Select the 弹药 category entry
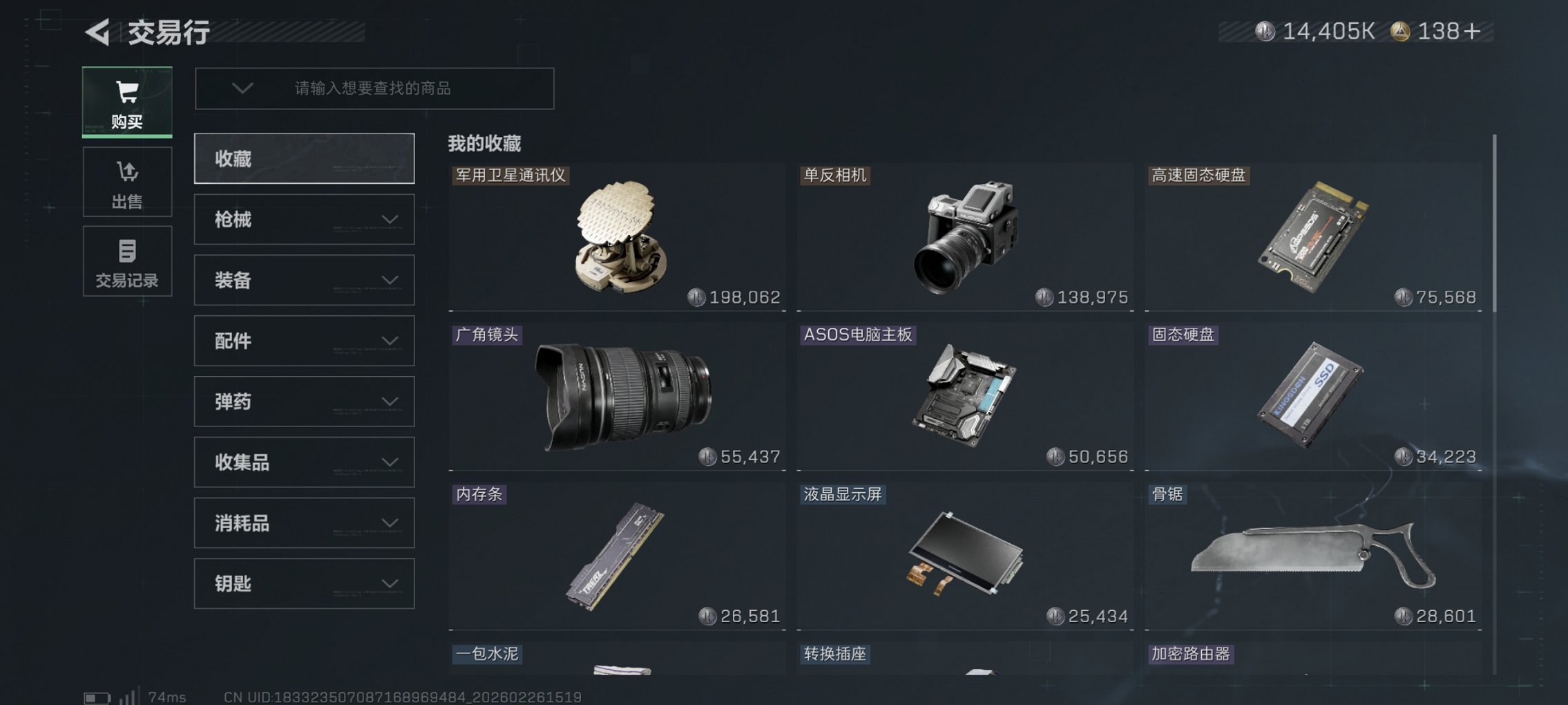The width and height of the screenshot is (1568, 705). point(304,401)
